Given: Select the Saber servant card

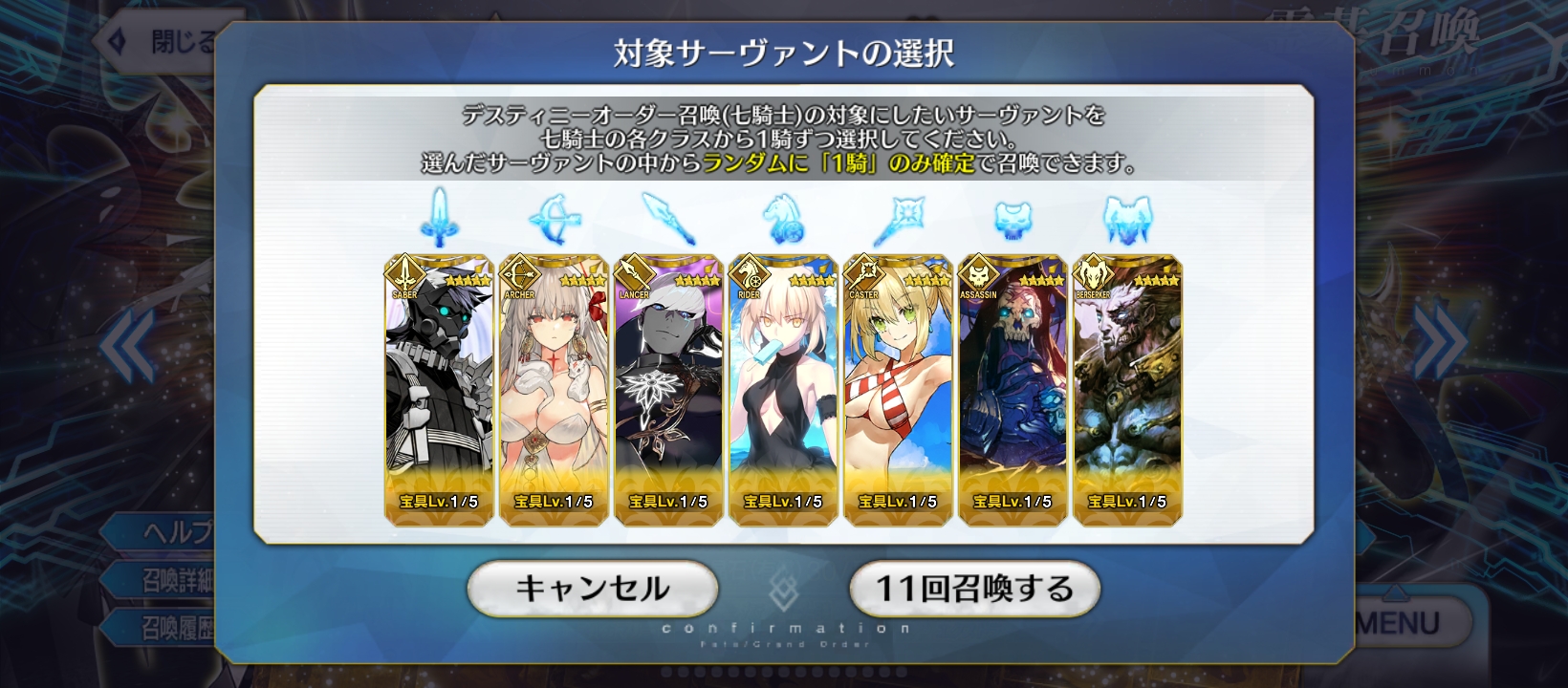Looking at the screenshot, I should tap(439, 390).
